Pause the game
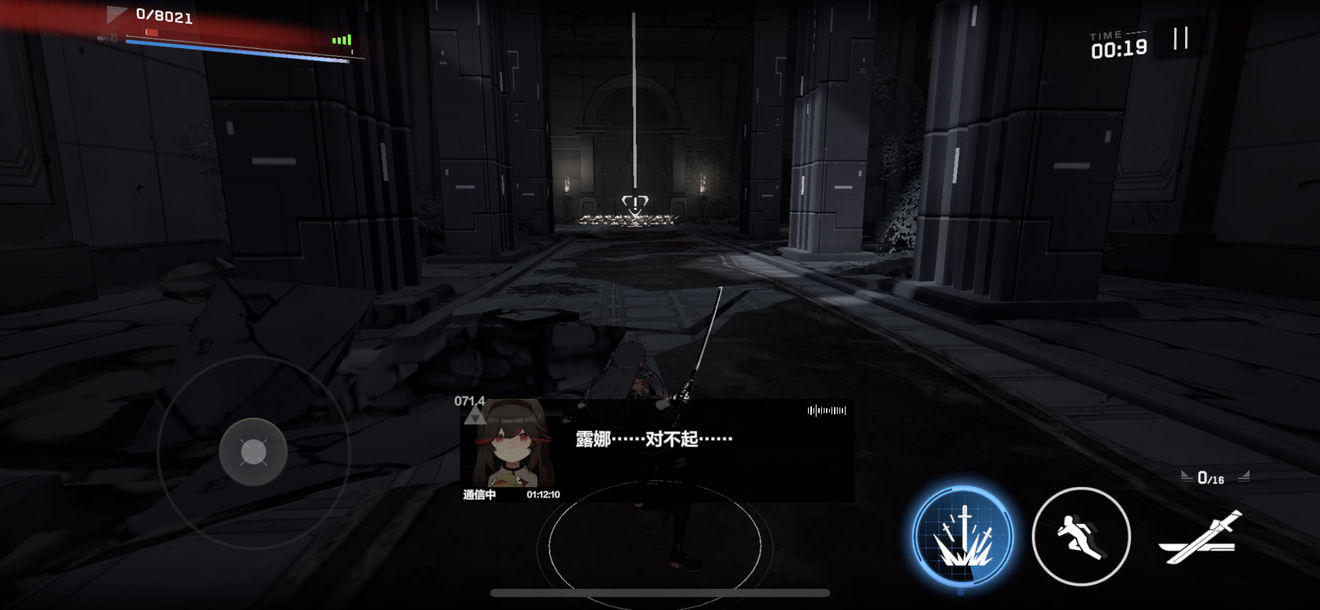1320x610 pixels. (1180, 39)
